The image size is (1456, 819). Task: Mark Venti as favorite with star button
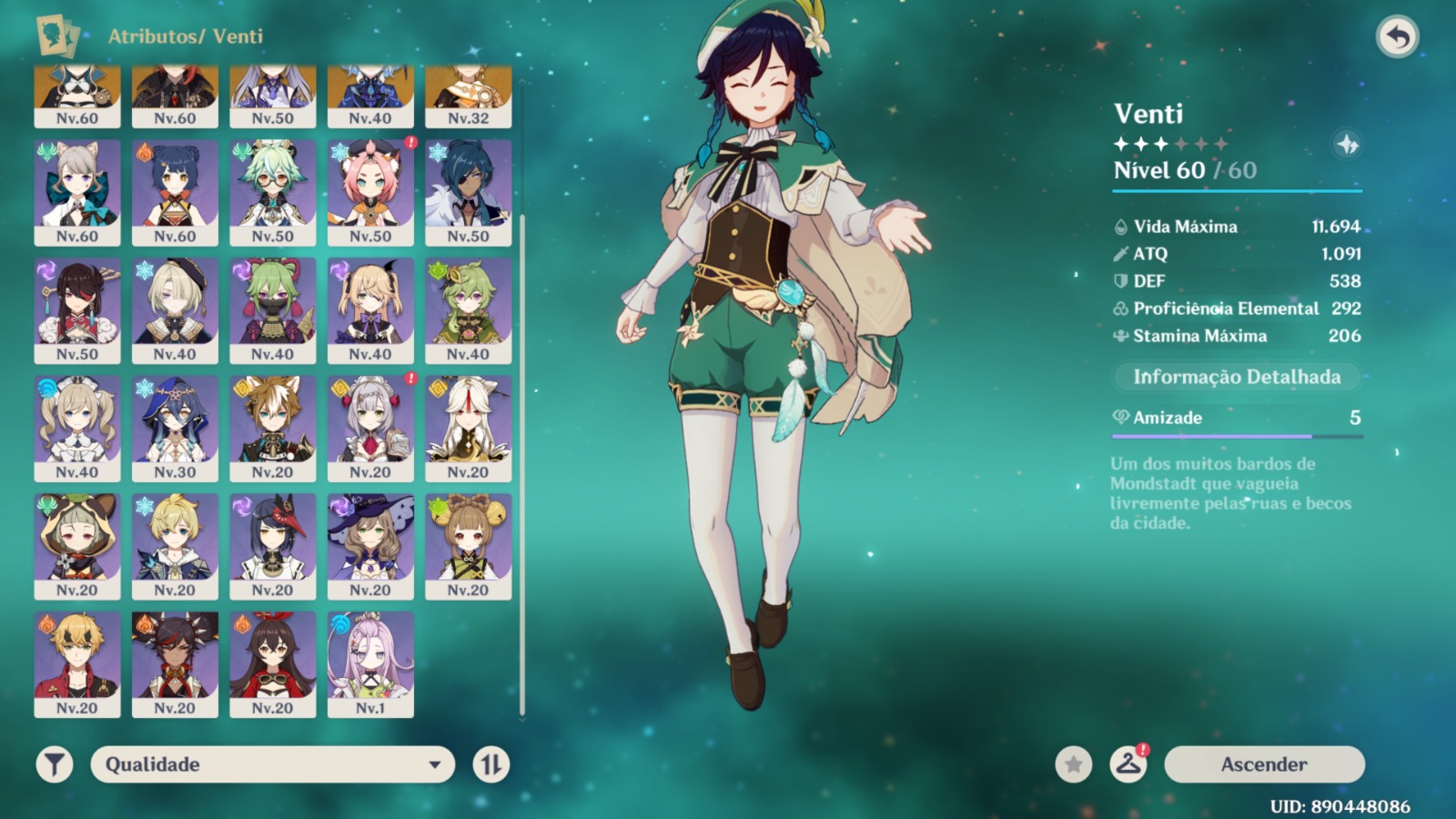point(1074,764)
